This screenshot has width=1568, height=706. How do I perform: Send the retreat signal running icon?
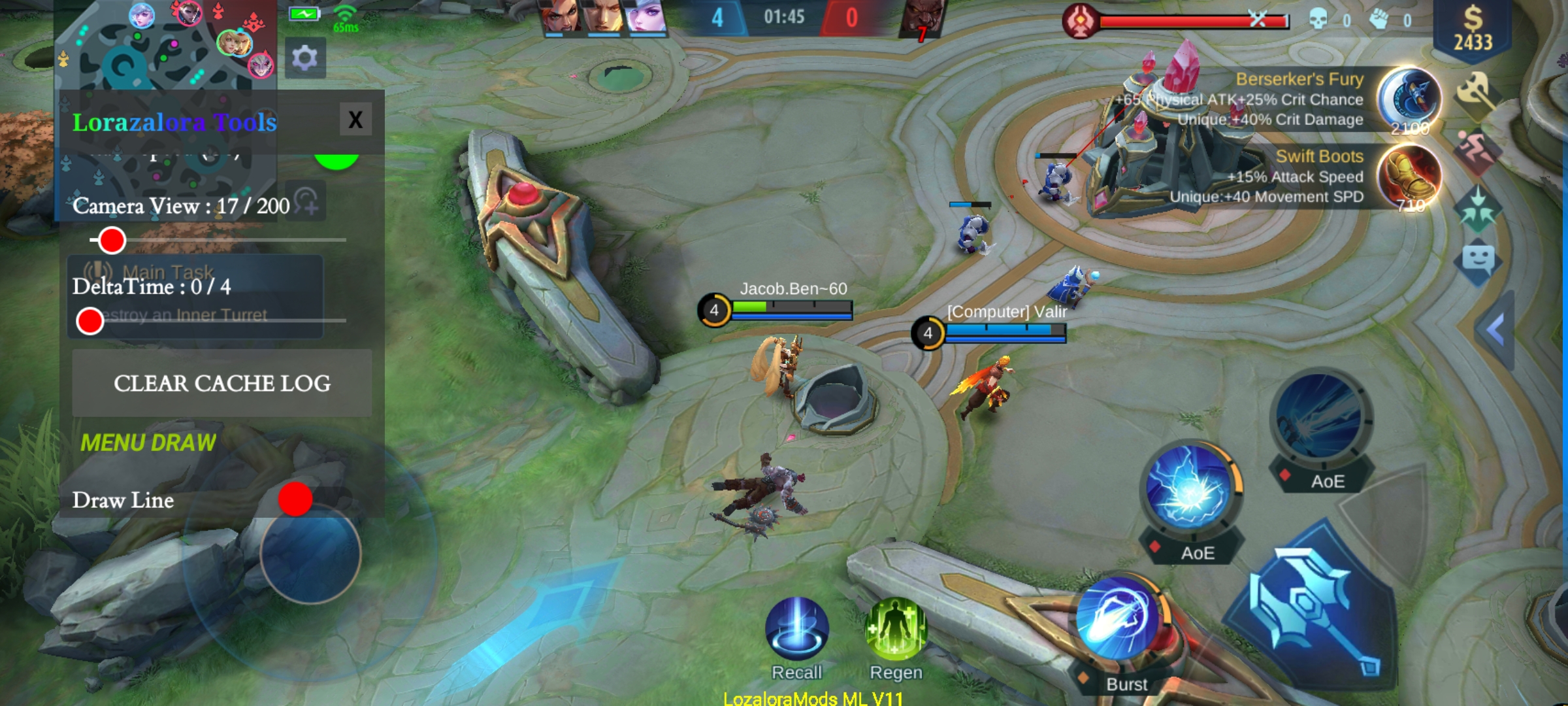1477,152
